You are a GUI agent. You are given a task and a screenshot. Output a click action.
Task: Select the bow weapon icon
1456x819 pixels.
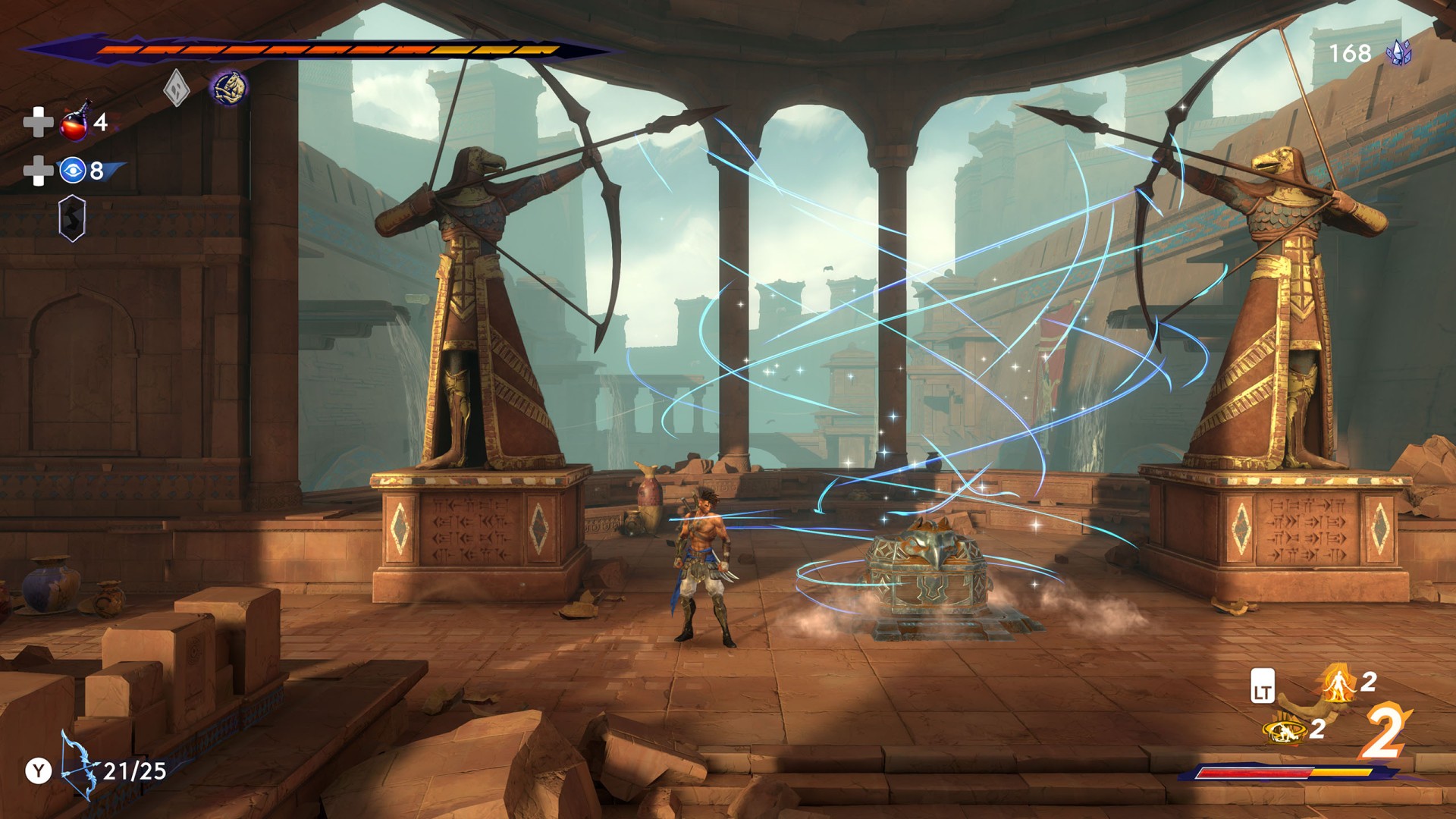[79, 766]
